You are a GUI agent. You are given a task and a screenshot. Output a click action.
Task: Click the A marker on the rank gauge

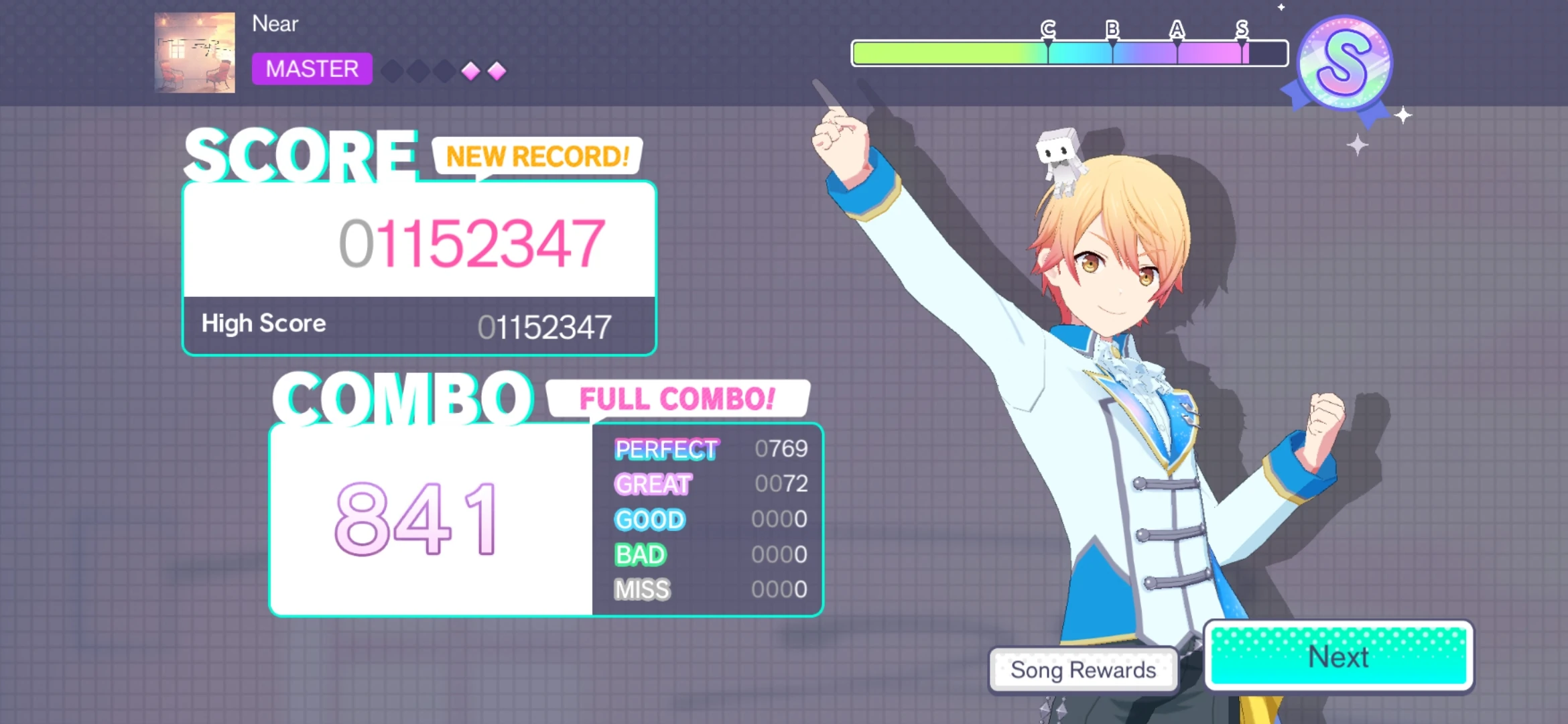click(x=1177, y=29)
